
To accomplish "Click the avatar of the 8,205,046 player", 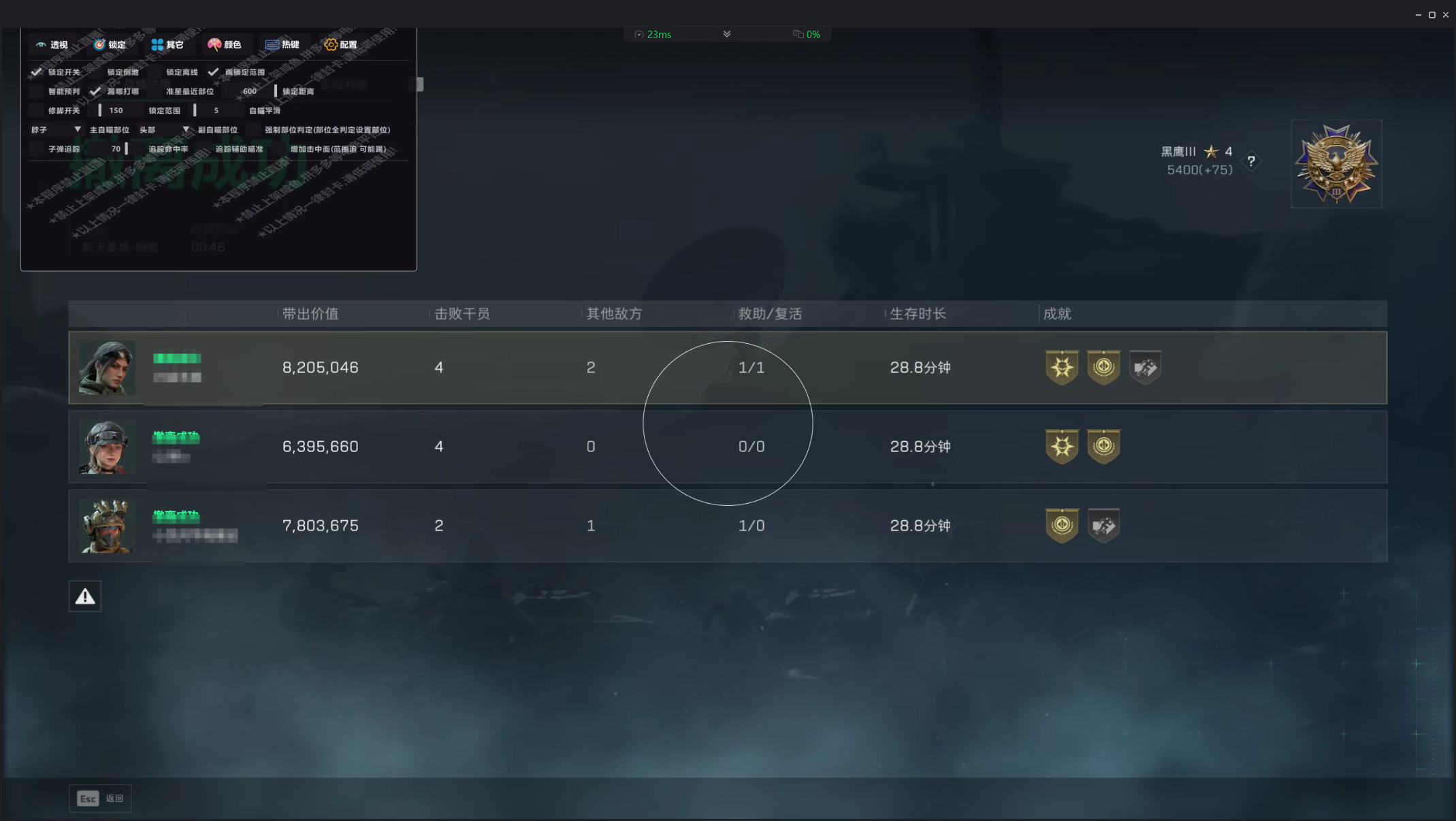I will click(107, 368).
